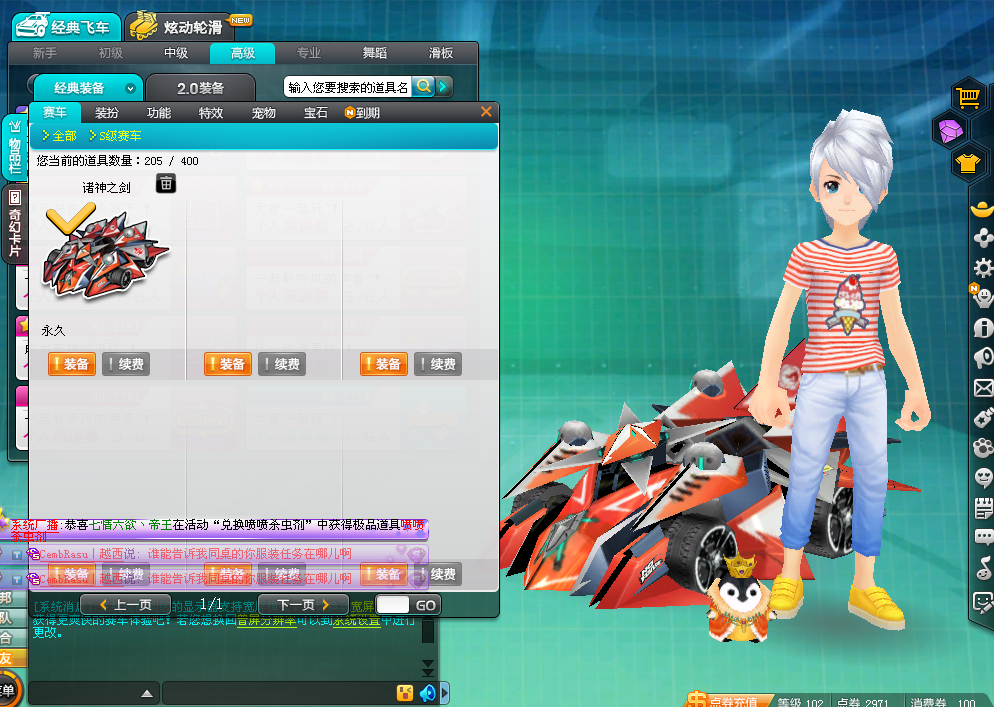Click the item search input box

click(347, 87)
